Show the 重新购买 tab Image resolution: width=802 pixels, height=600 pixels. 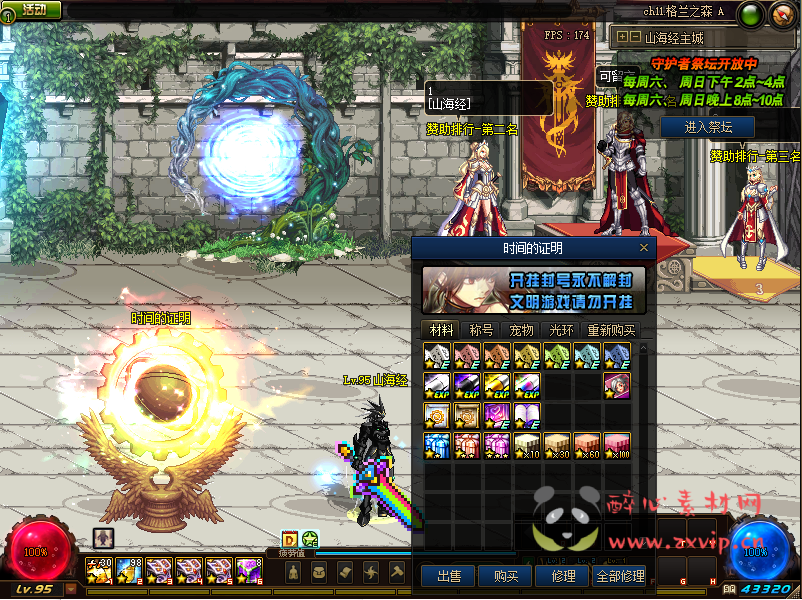pyautogui.click(x=609, y=330)
